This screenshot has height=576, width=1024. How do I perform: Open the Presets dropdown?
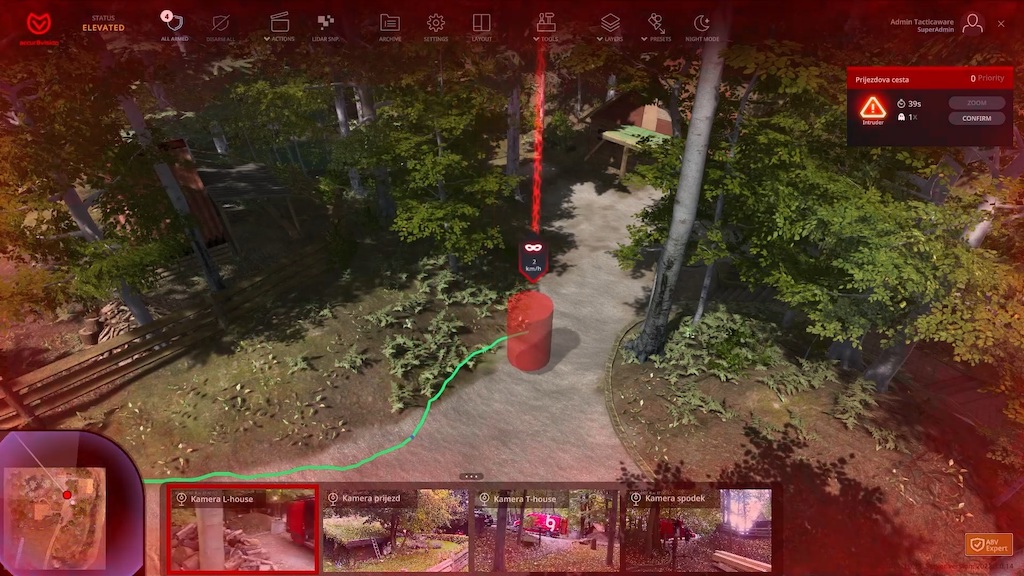coord(656,26)
